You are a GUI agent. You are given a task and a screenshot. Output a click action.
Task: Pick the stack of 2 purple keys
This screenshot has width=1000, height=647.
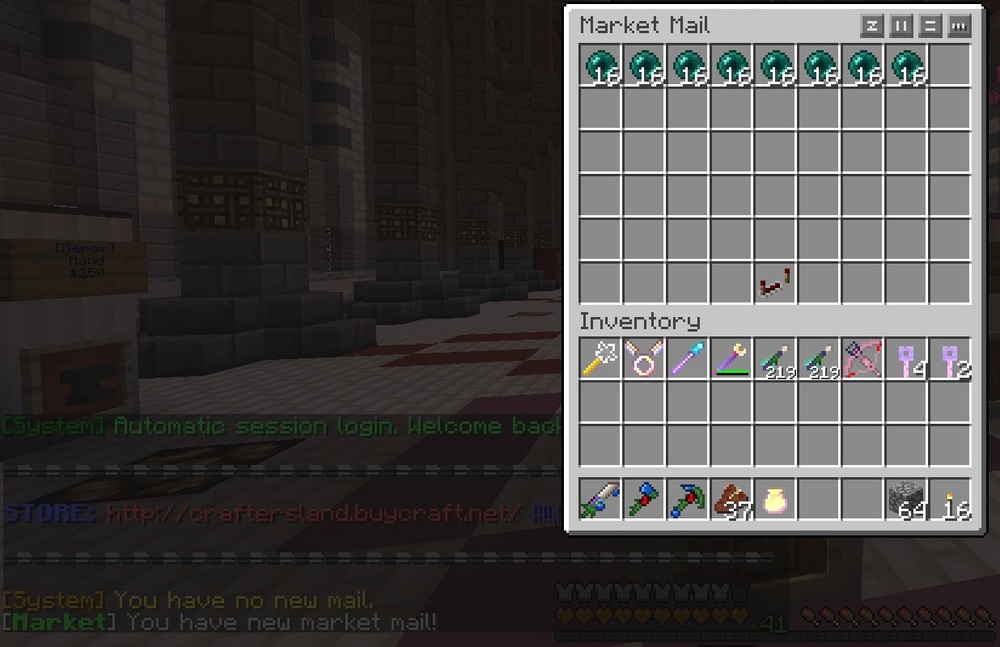pos(950,359)
